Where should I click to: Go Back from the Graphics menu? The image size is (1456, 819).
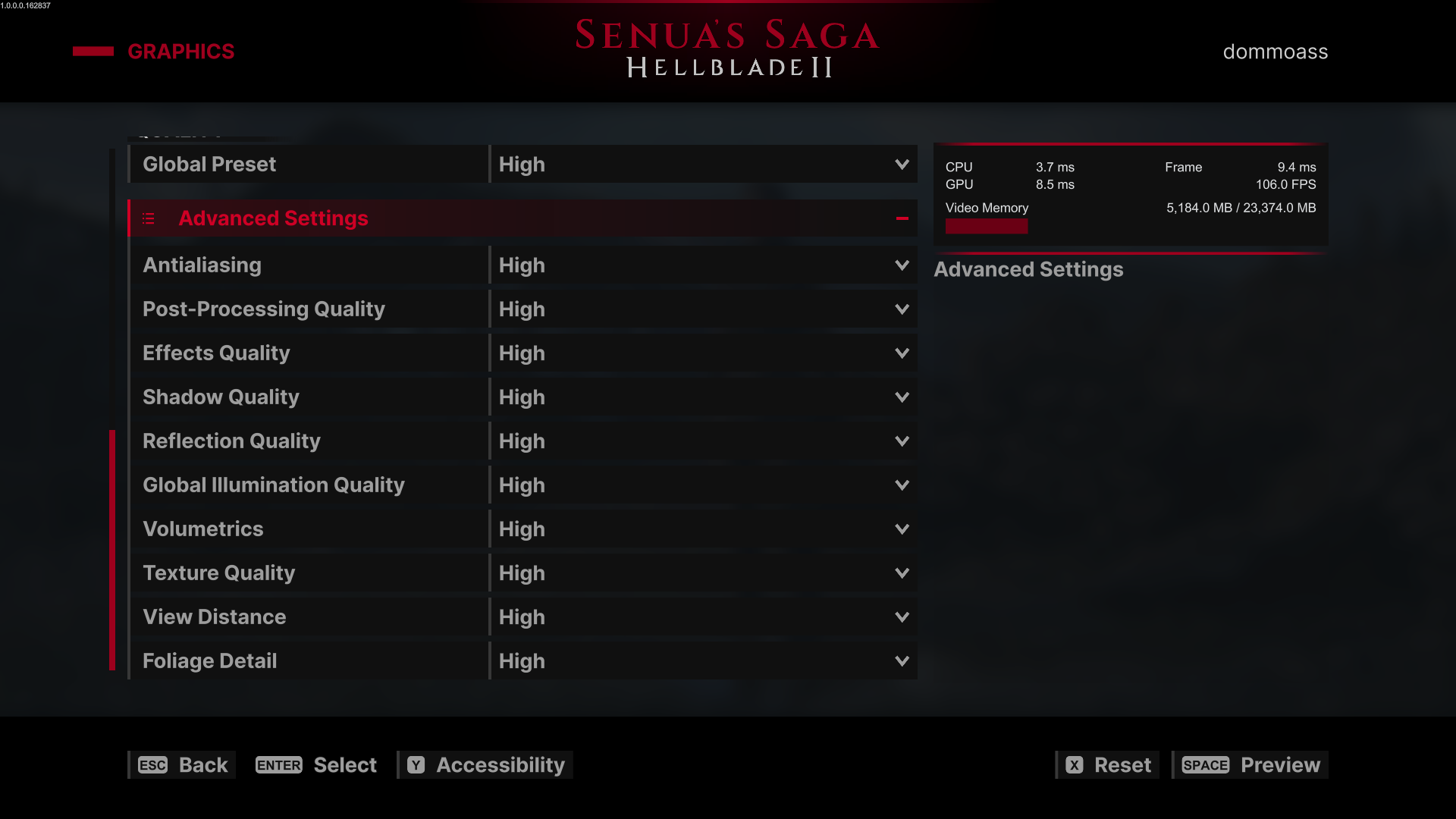[x=183, y=765]
